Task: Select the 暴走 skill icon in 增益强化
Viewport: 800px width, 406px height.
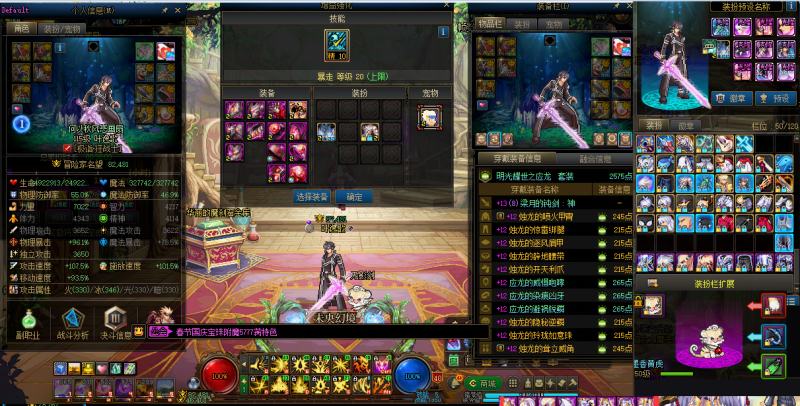Action: pos(337,43)
